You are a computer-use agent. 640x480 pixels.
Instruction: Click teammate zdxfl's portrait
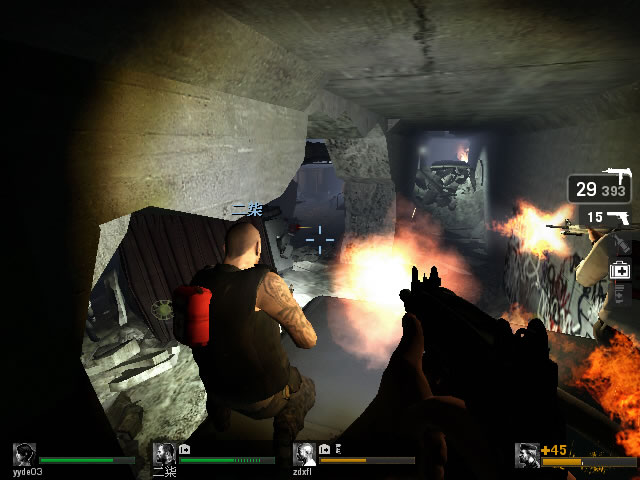click(x=305, y=455)
